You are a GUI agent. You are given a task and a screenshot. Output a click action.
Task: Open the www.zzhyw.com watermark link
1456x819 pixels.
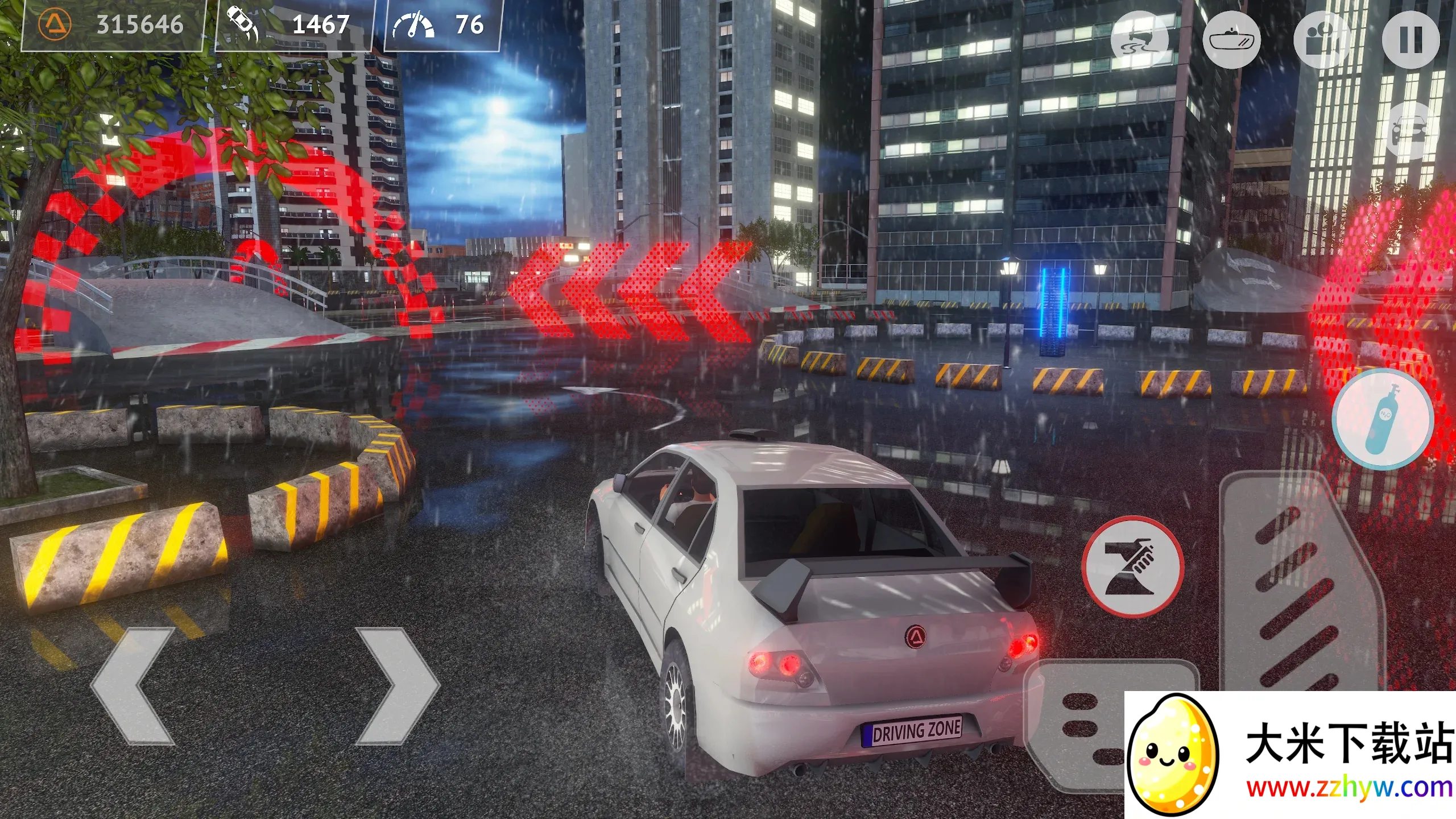[1349, 788]
